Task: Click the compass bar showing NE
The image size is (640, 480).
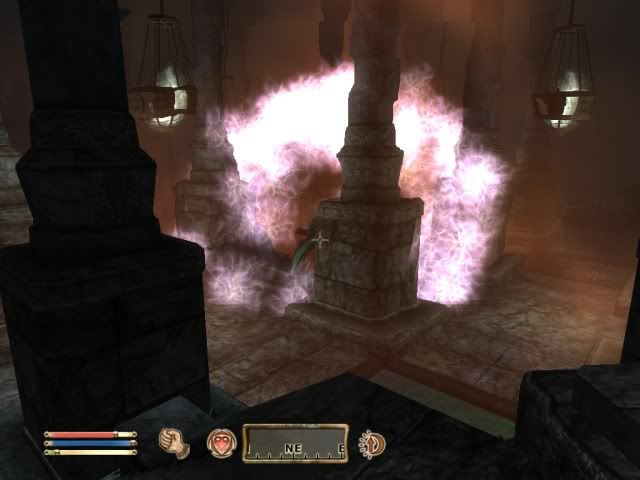Action: (295, 442)
